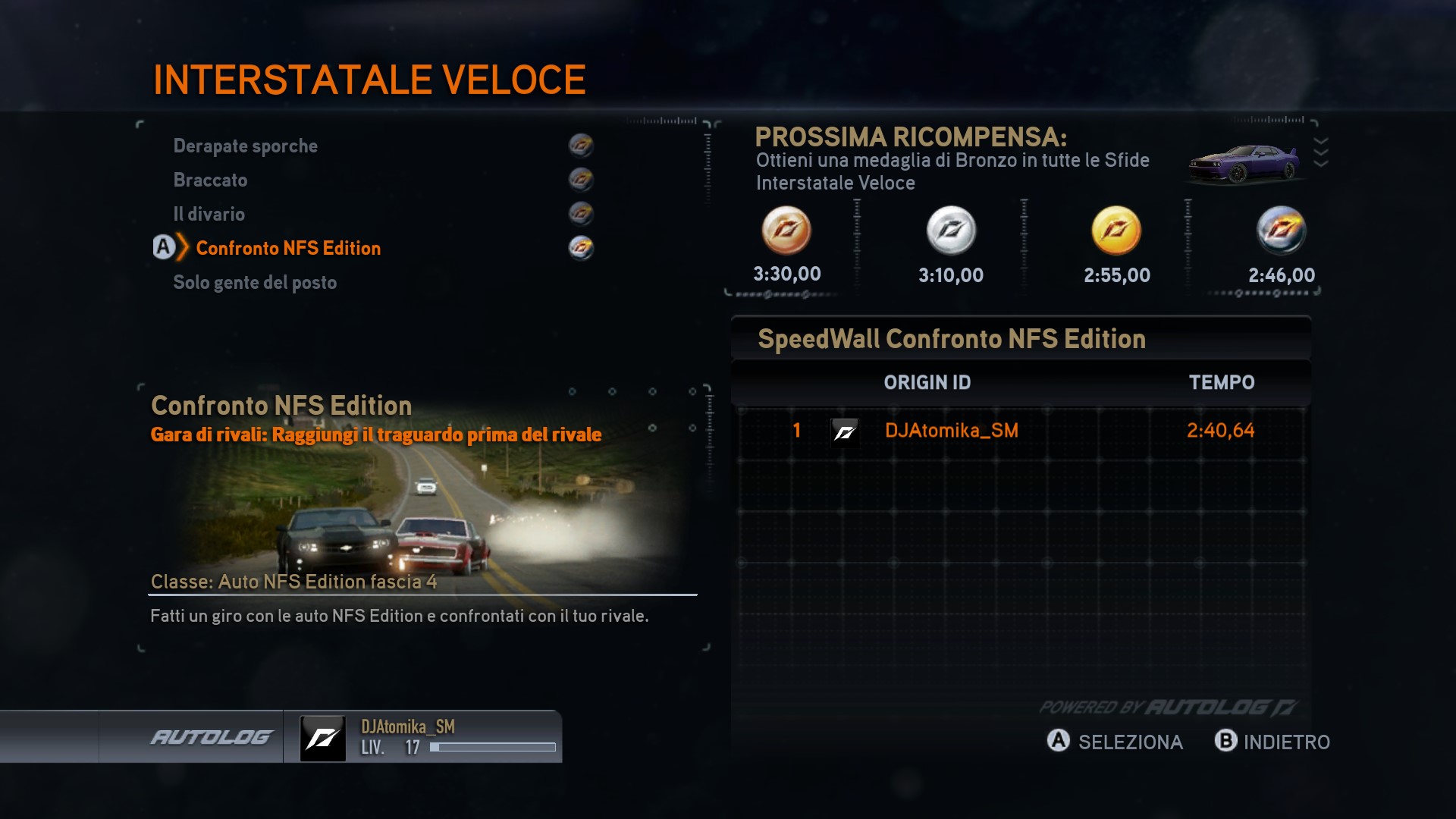Click the silver medal target icon
The width and height of the screenshot is (1456, 819).
(x=951, y=231)
